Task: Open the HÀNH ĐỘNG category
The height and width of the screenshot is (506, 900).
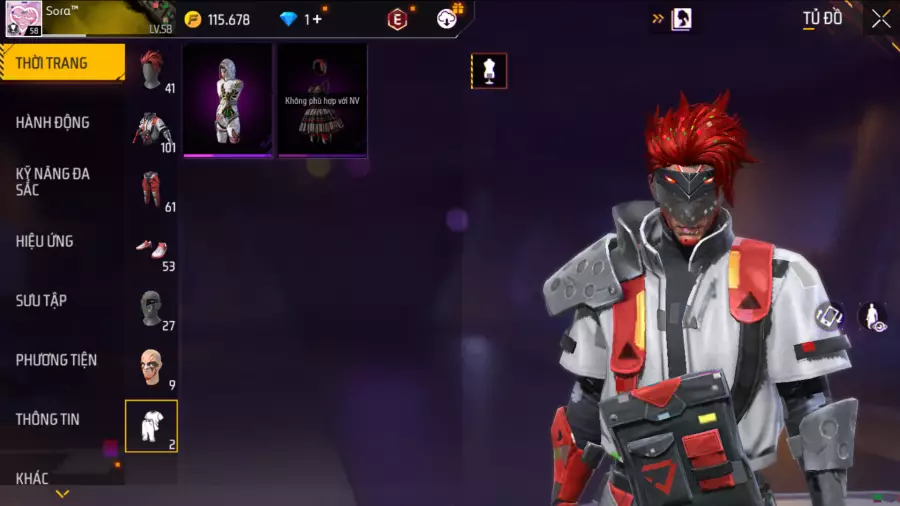Action: click(53, 123)
